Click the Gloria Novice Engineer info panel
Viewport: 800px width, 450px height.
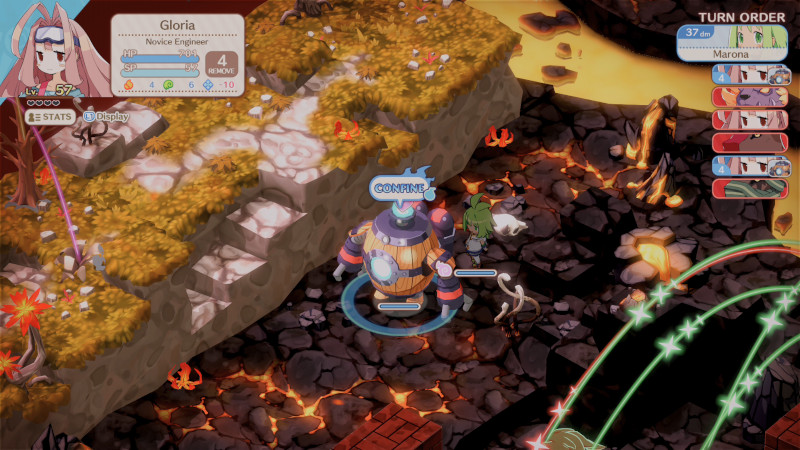pos(176,54)
